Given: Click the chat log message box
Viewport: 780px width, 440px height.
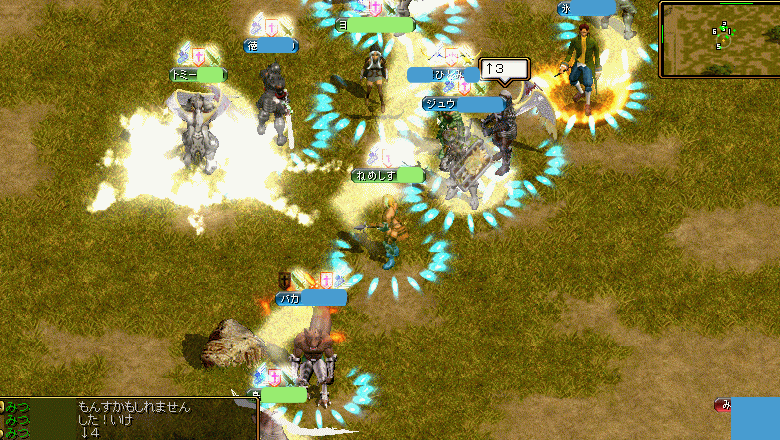Looking at the screenshot, I should point(130,419).
